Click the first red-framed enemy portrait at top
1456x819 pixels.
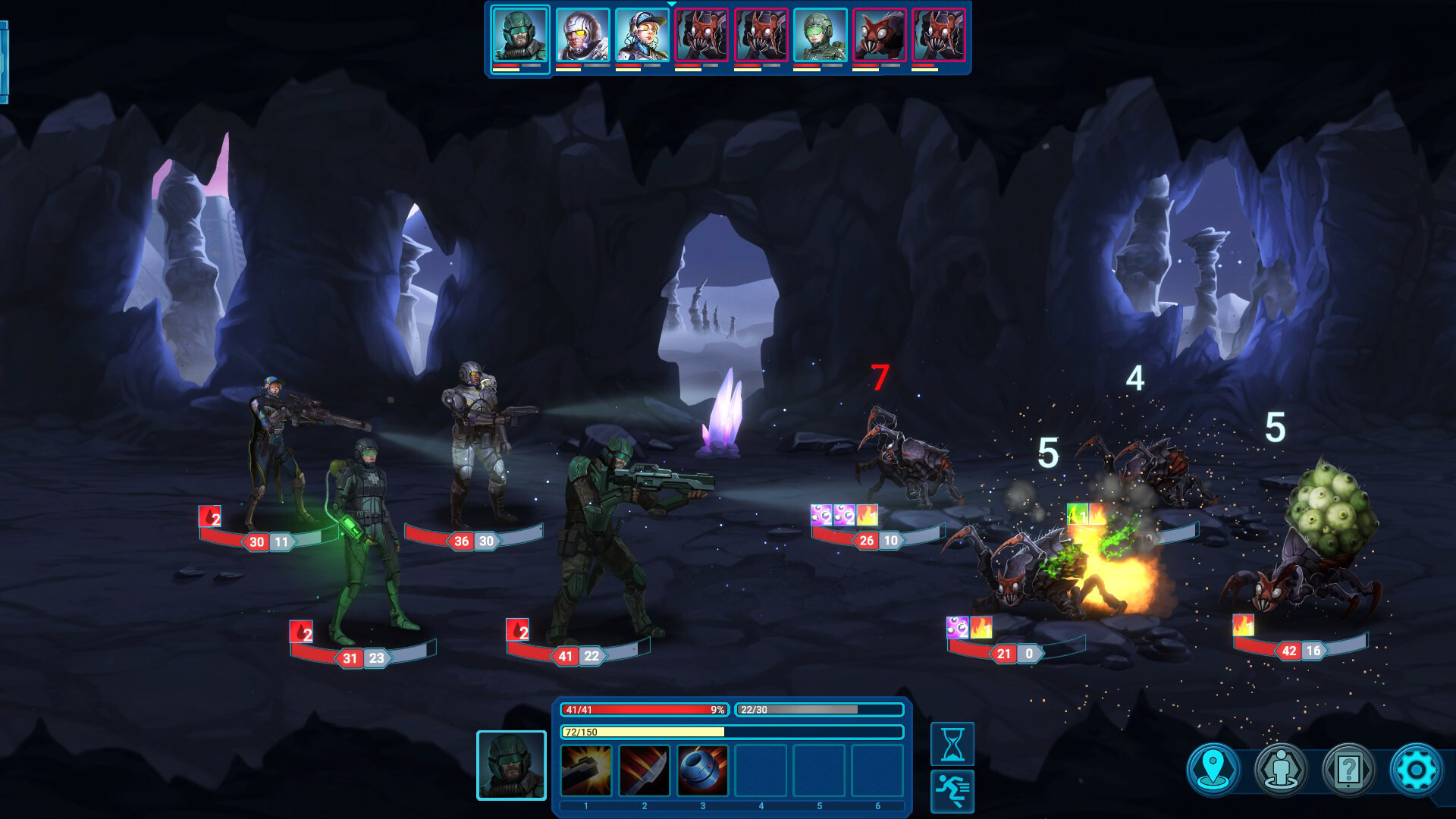[701, 35]
